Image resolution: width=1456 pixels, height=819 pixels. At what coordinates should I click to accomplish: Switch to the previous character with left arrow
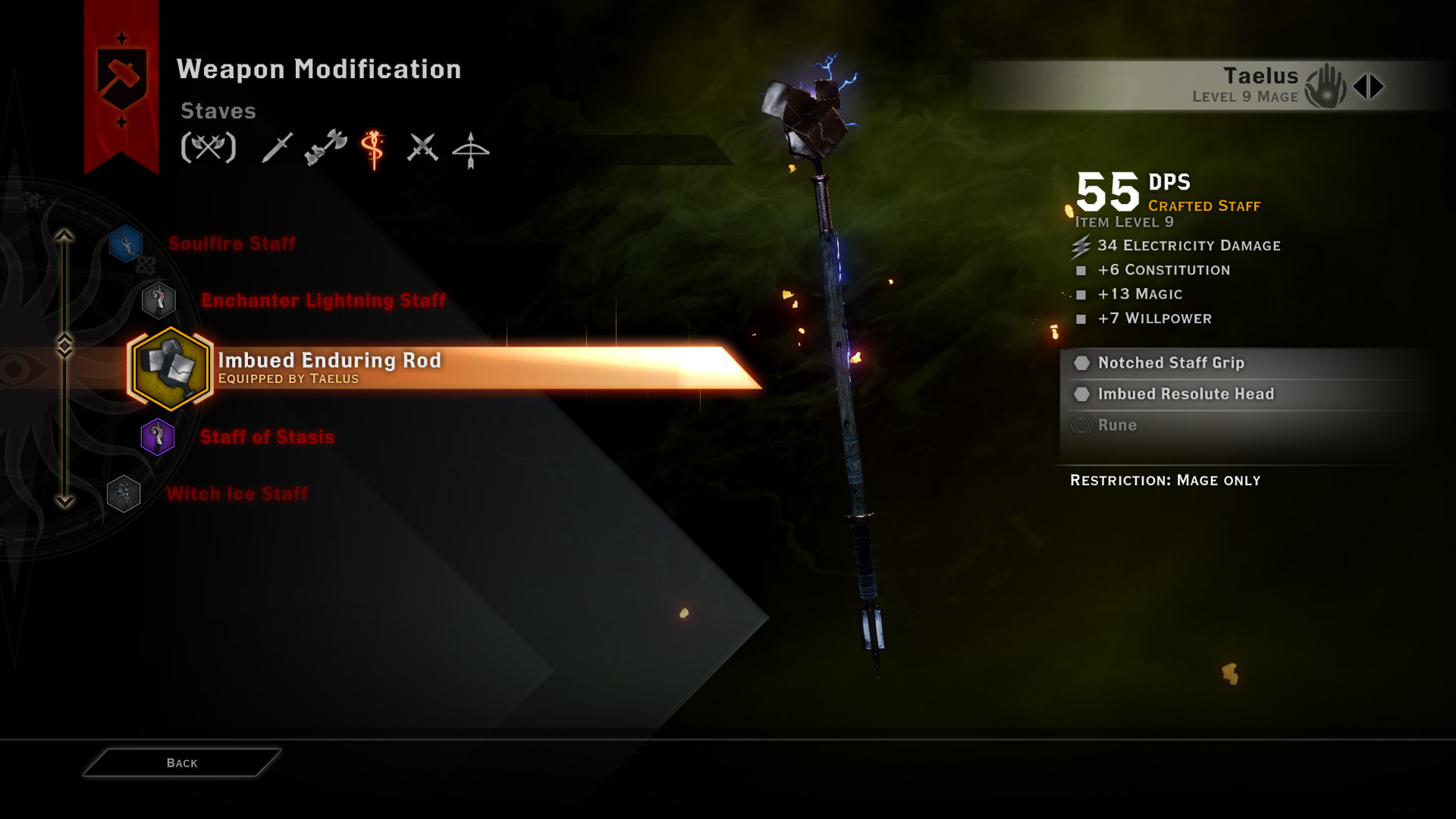1360,86
